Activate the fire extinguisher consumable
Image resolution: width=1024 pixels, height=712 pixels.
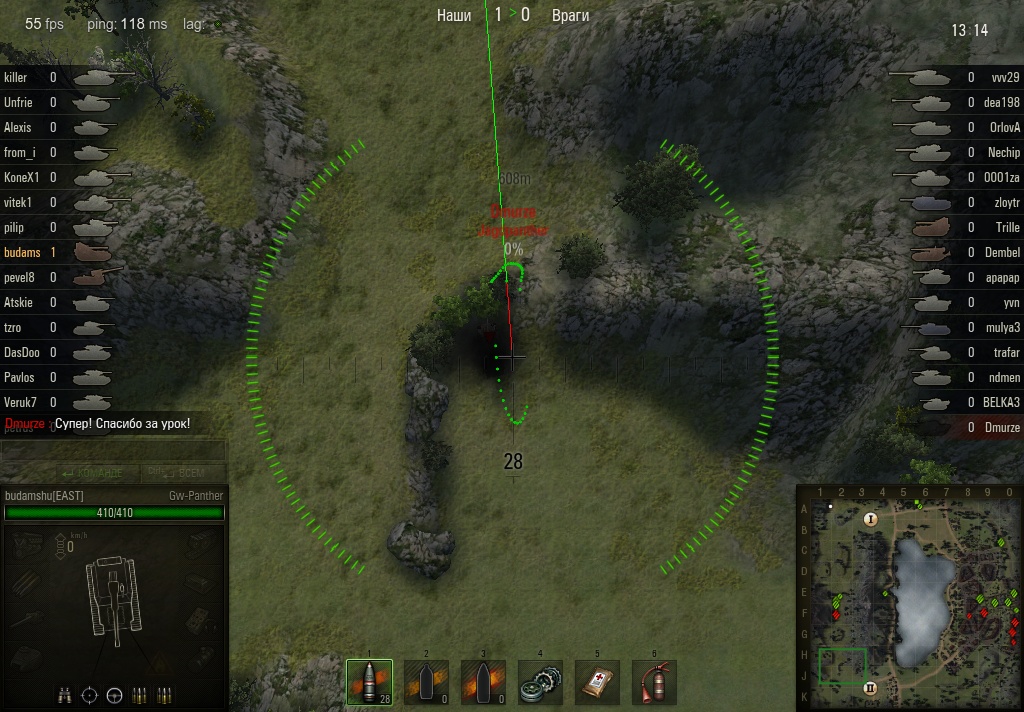[x=654, y=682]
